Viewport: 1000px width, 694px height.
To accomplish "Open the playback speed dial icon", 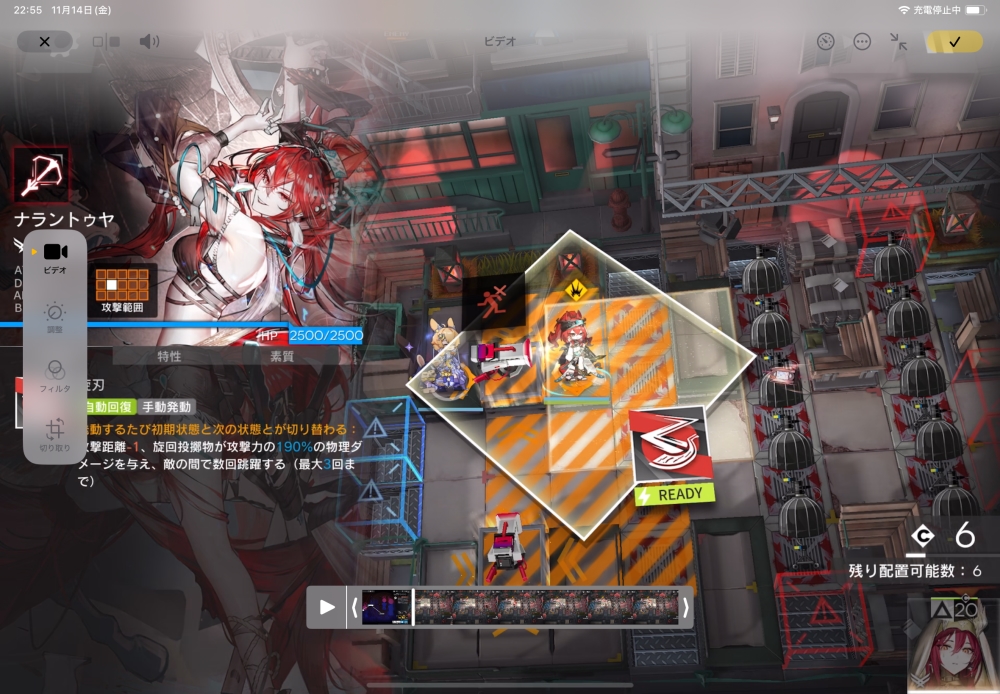I will coord(825,41).
